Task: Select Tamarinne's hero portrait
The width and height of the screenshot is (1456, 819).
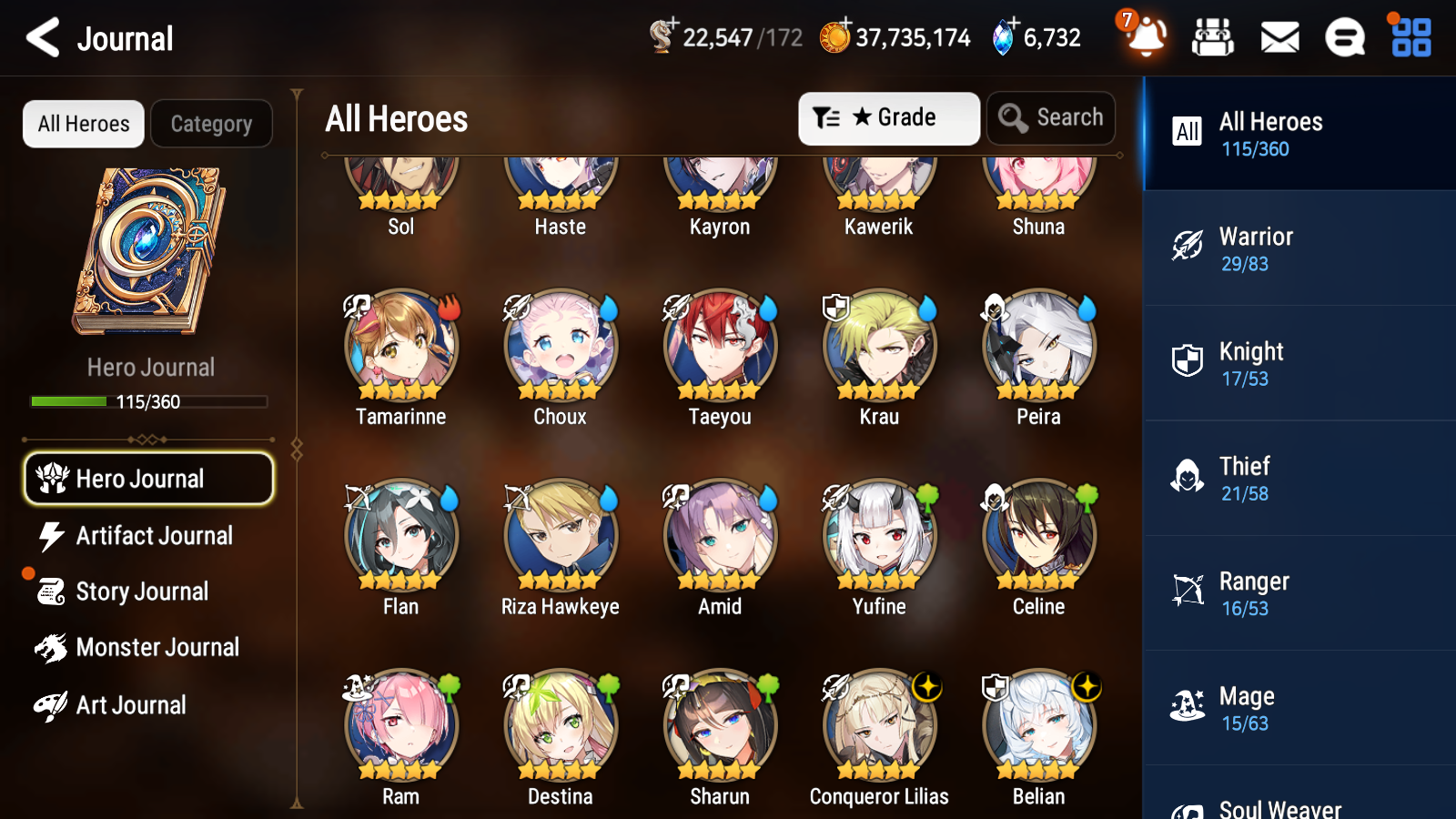Action: tap(400, 348)
